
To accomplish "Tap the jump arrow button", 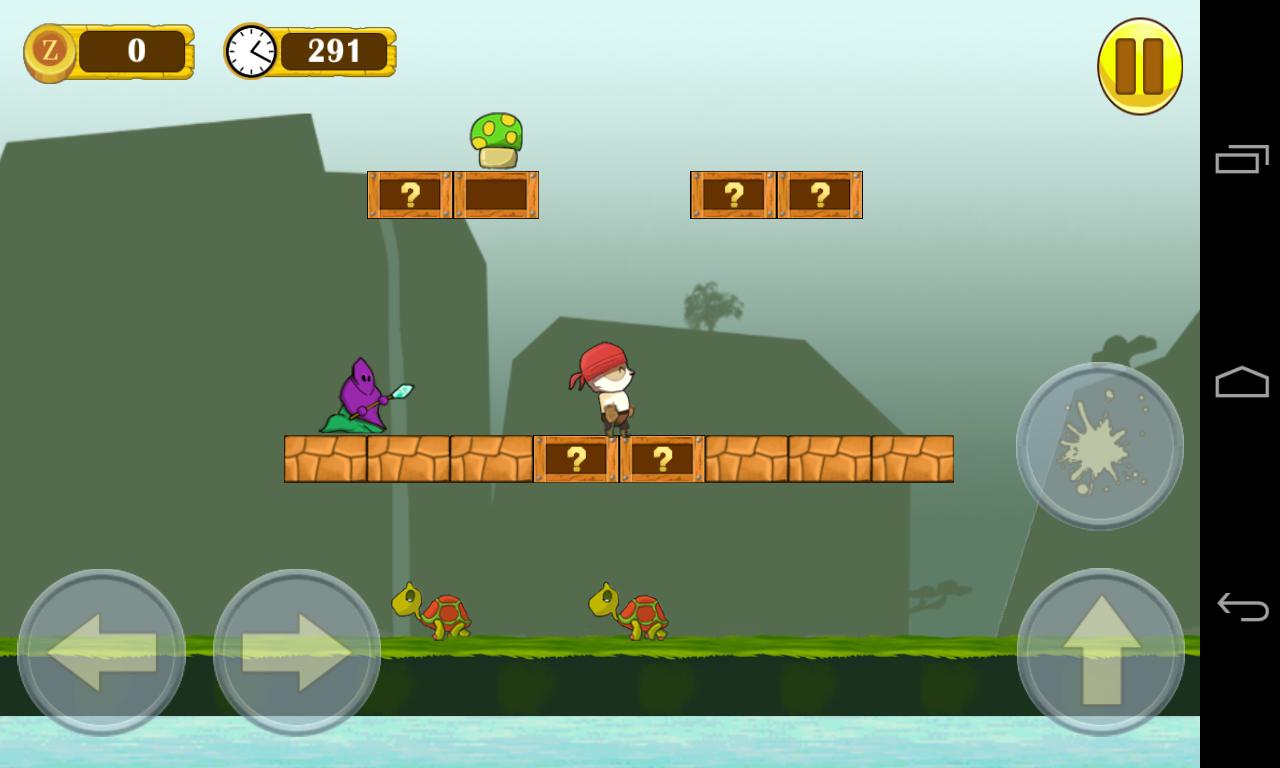I will point(1102,652).
